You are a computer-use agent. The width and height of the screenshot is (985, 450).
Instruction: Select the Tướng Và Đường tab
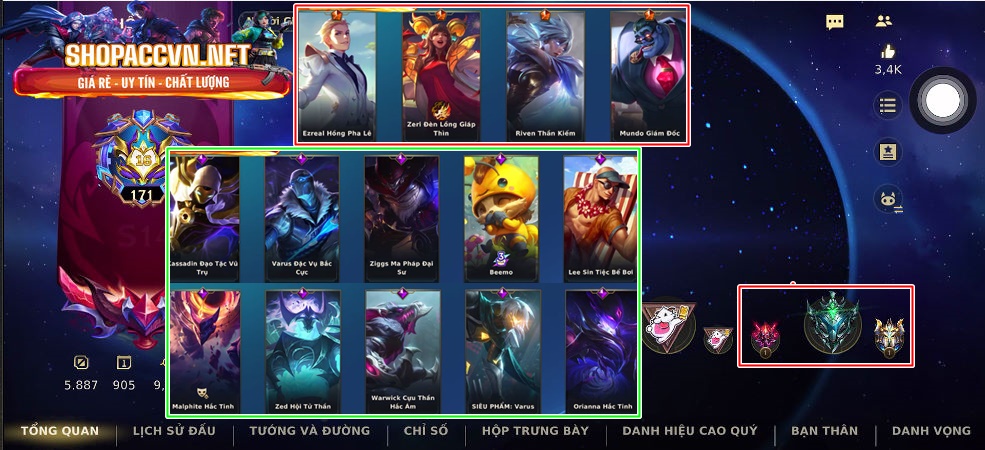[x=295, y=431]
